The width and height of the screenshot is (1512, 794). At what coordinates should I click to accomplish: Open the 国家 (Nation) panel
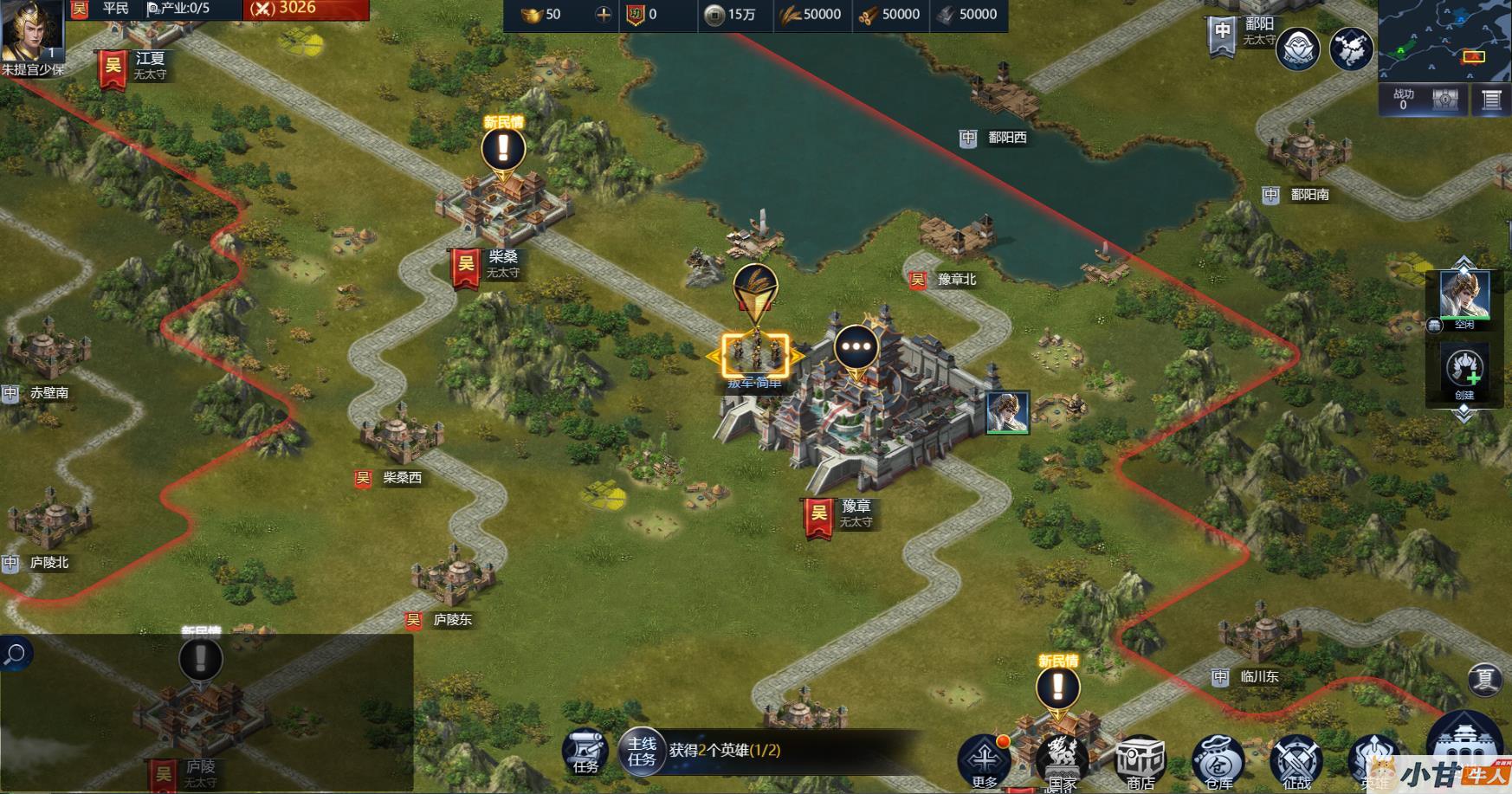(1063, 759)
